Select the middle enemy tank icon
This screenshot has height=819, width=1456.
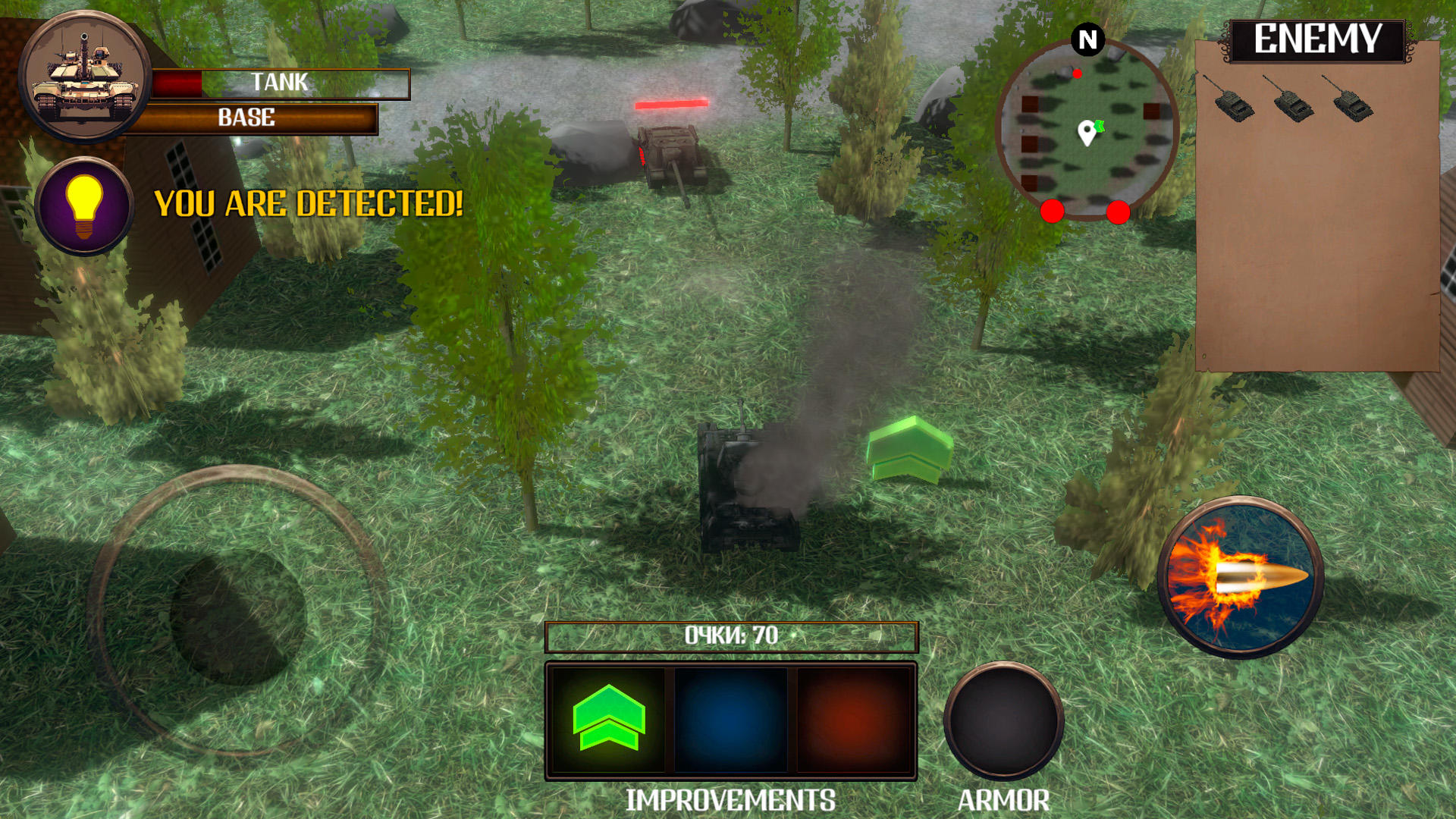(x=1294, y=104)
